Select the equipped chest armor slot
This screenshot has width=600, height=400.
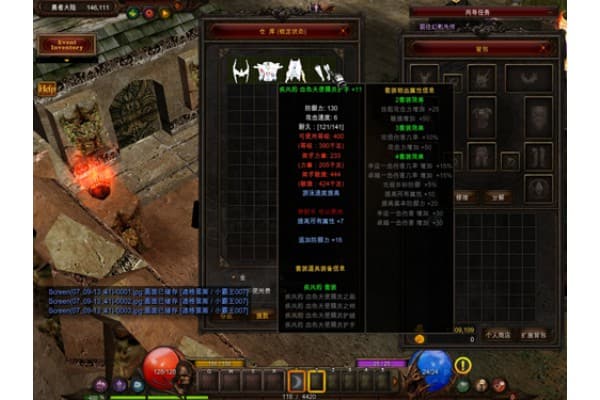pos(482,116)
